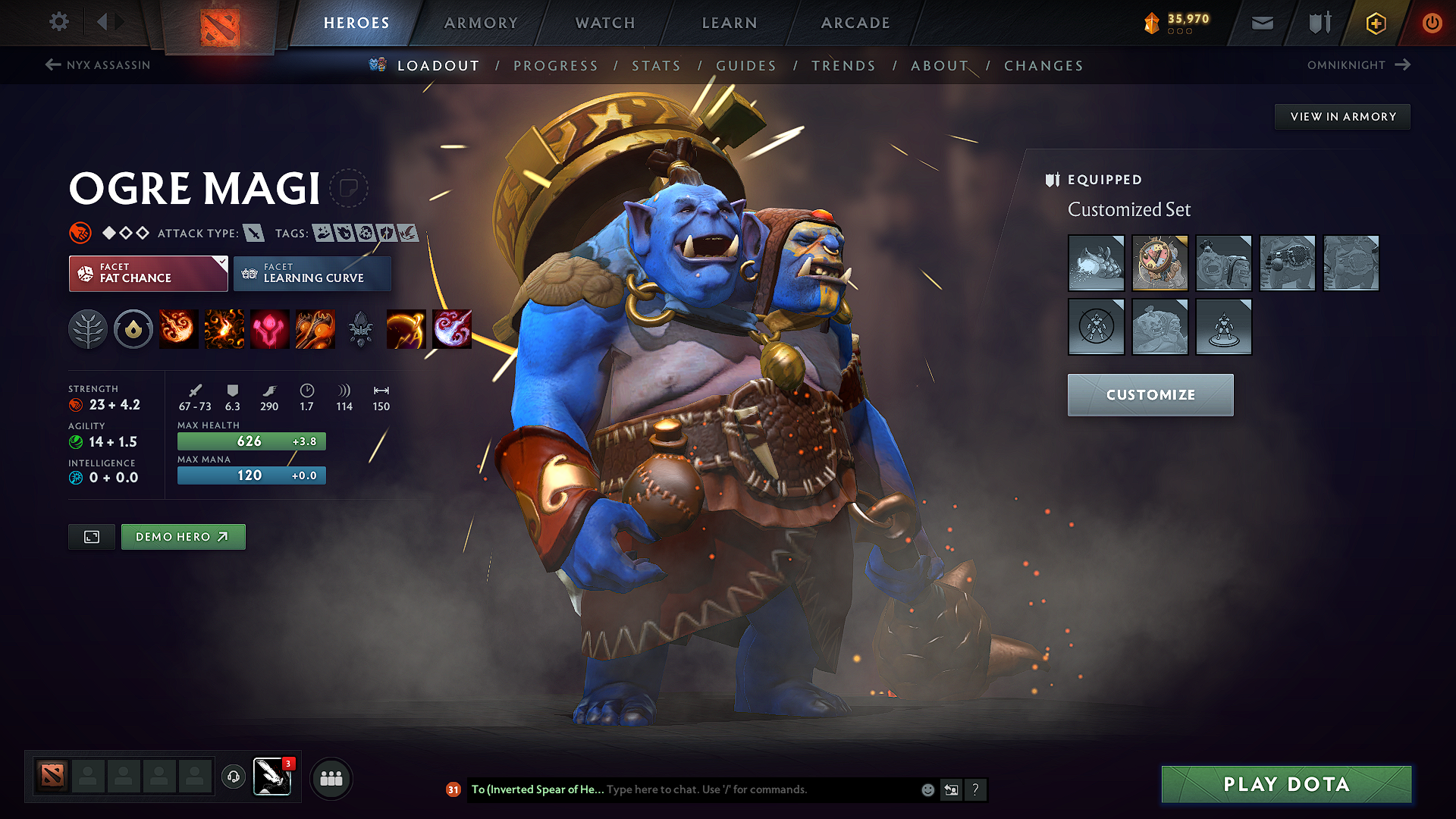
Task: Toggle the party finder group icon
Action: 331,778
